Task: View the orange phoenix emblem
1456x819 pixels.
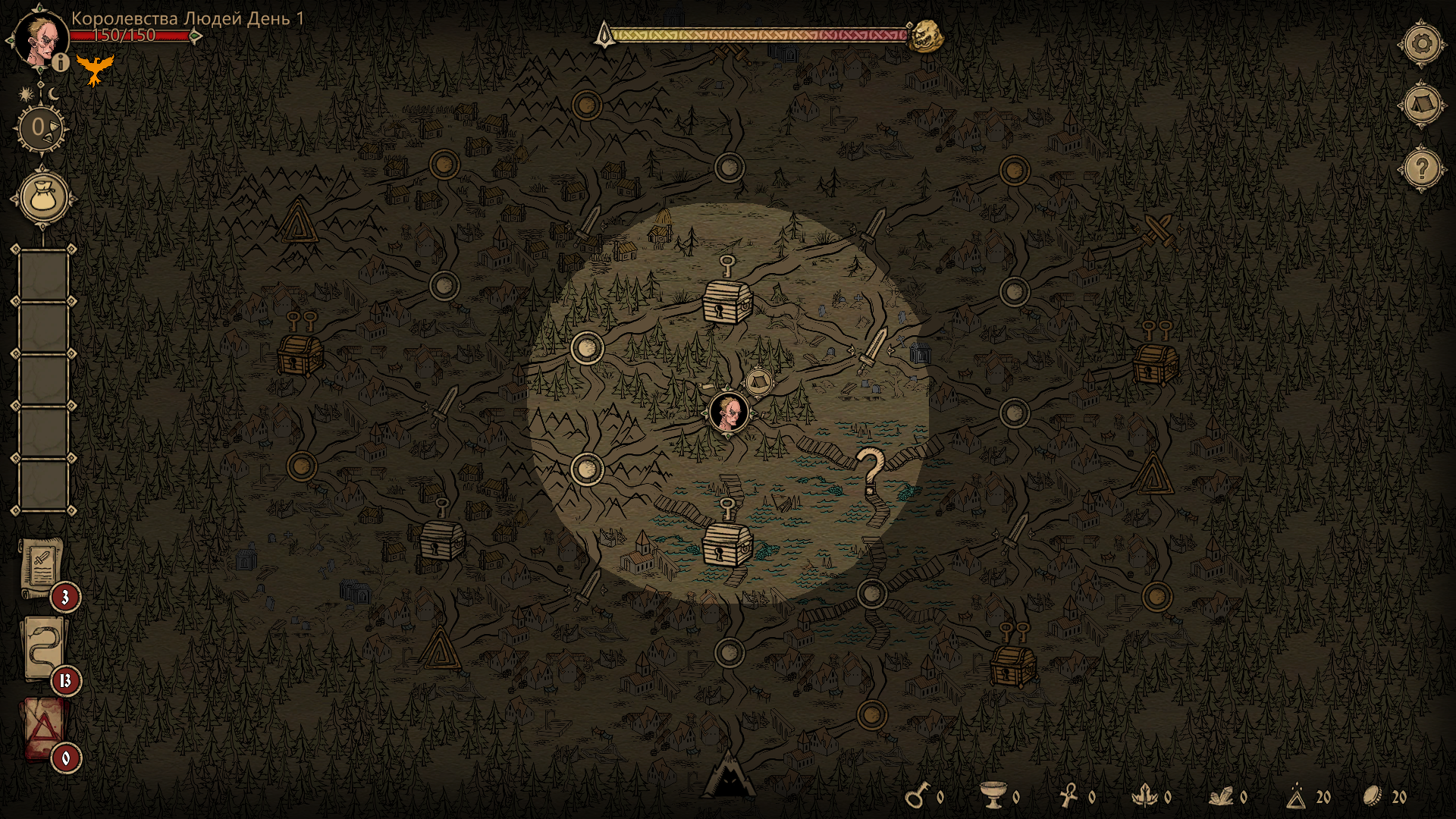Action: pyautogui.click(x=95, y=70)
